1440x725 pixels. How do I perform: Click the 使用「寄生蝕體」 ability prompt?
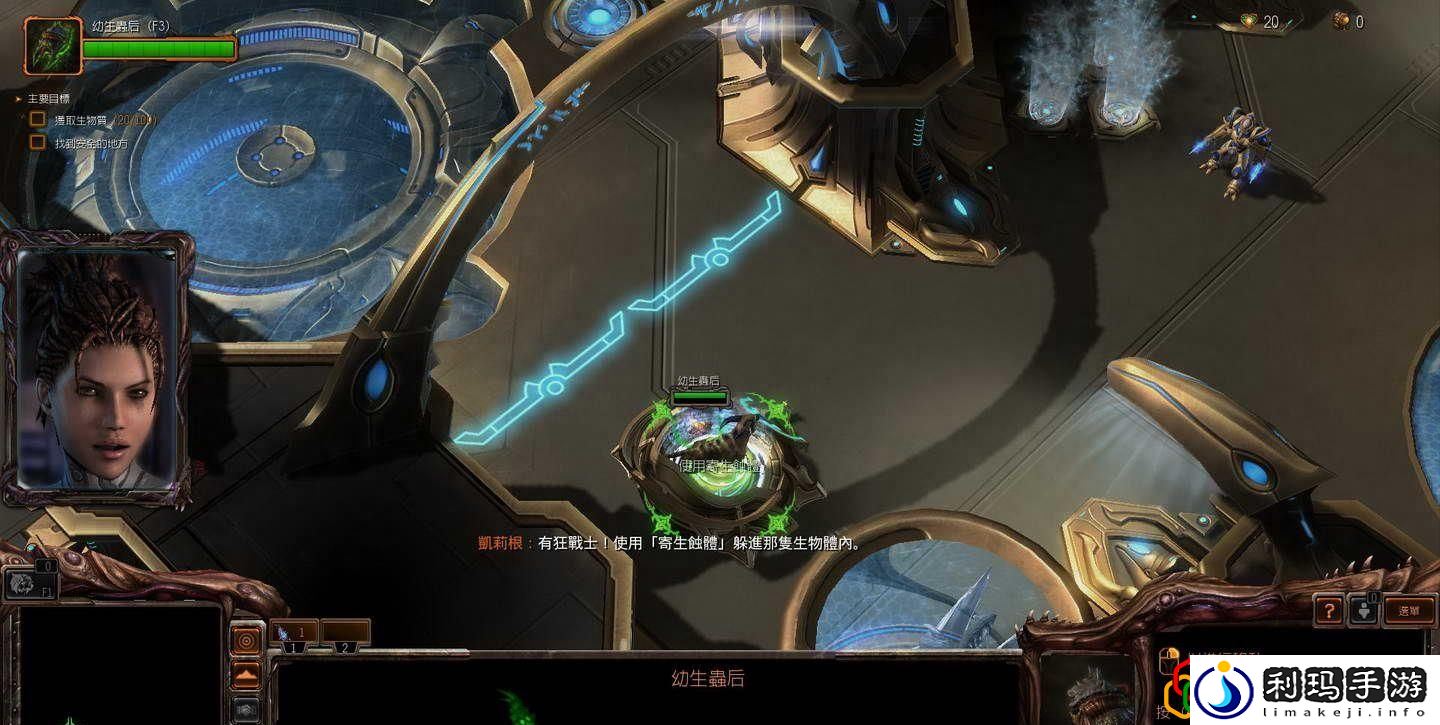coord(720,464)
